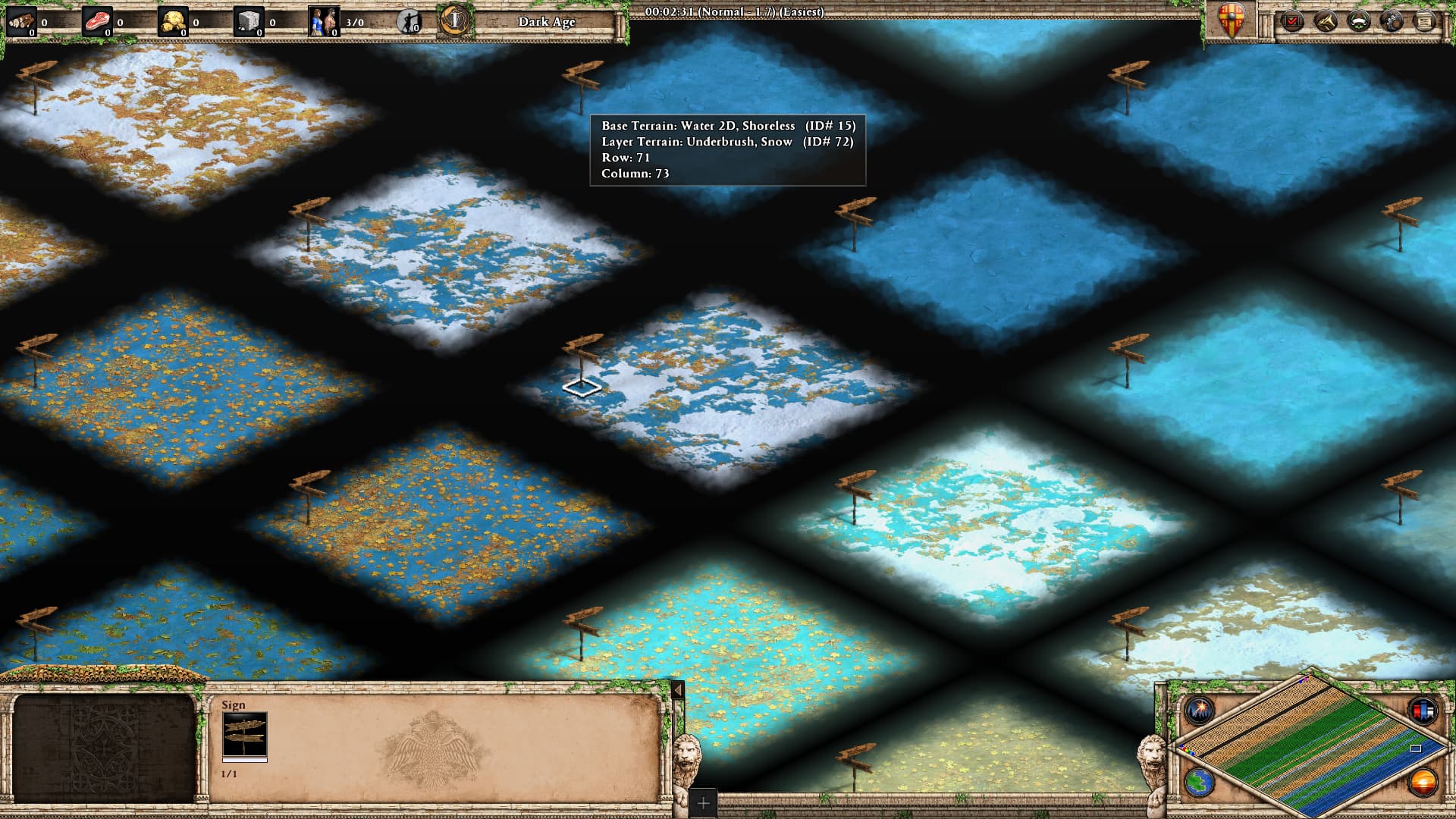Open the main menu scroll button

pos(1425,21)
